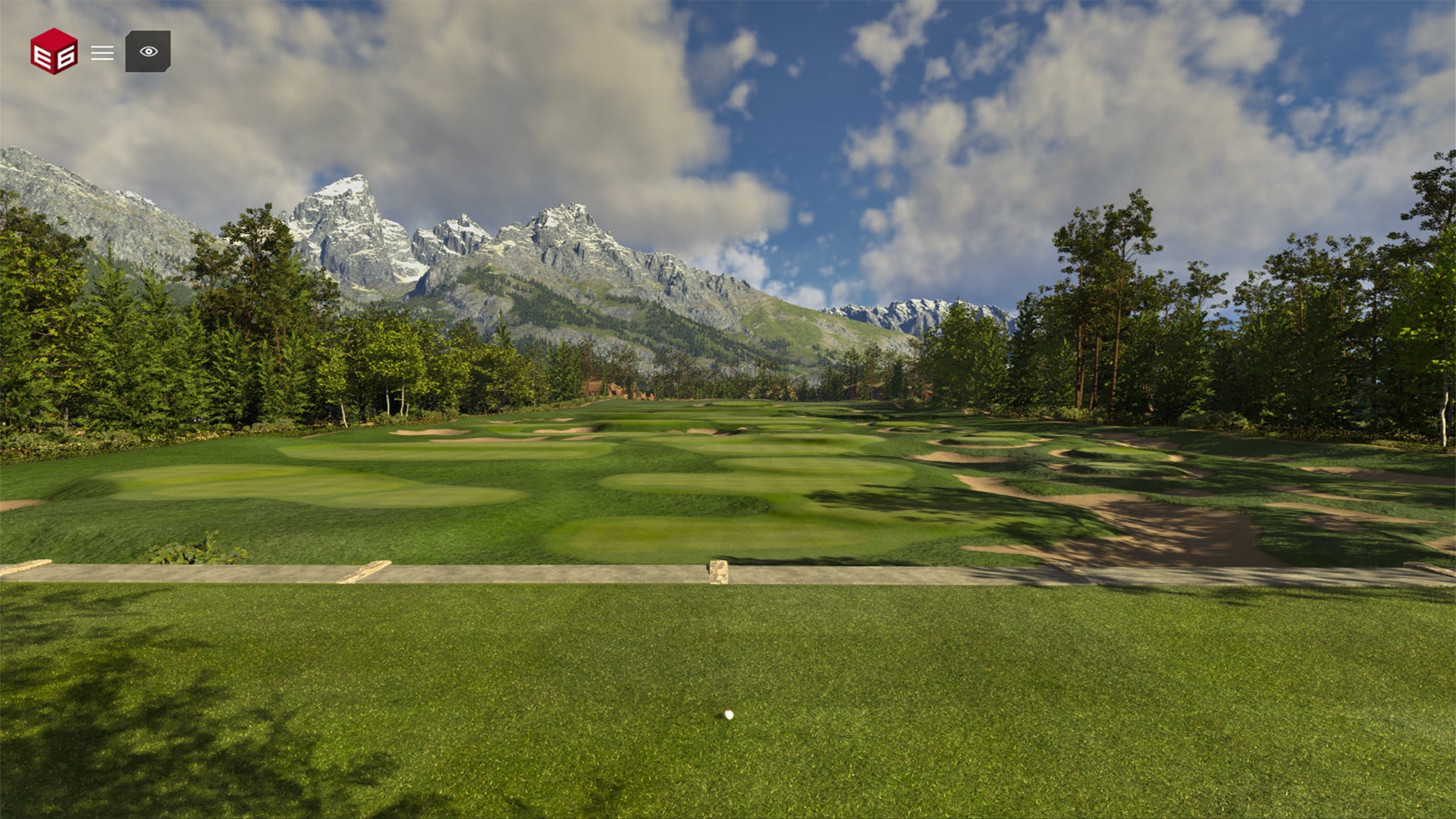The height and width of the screenshot is (819, 1456).
Task: Open the hamburger menu
Action: [102, 52]
